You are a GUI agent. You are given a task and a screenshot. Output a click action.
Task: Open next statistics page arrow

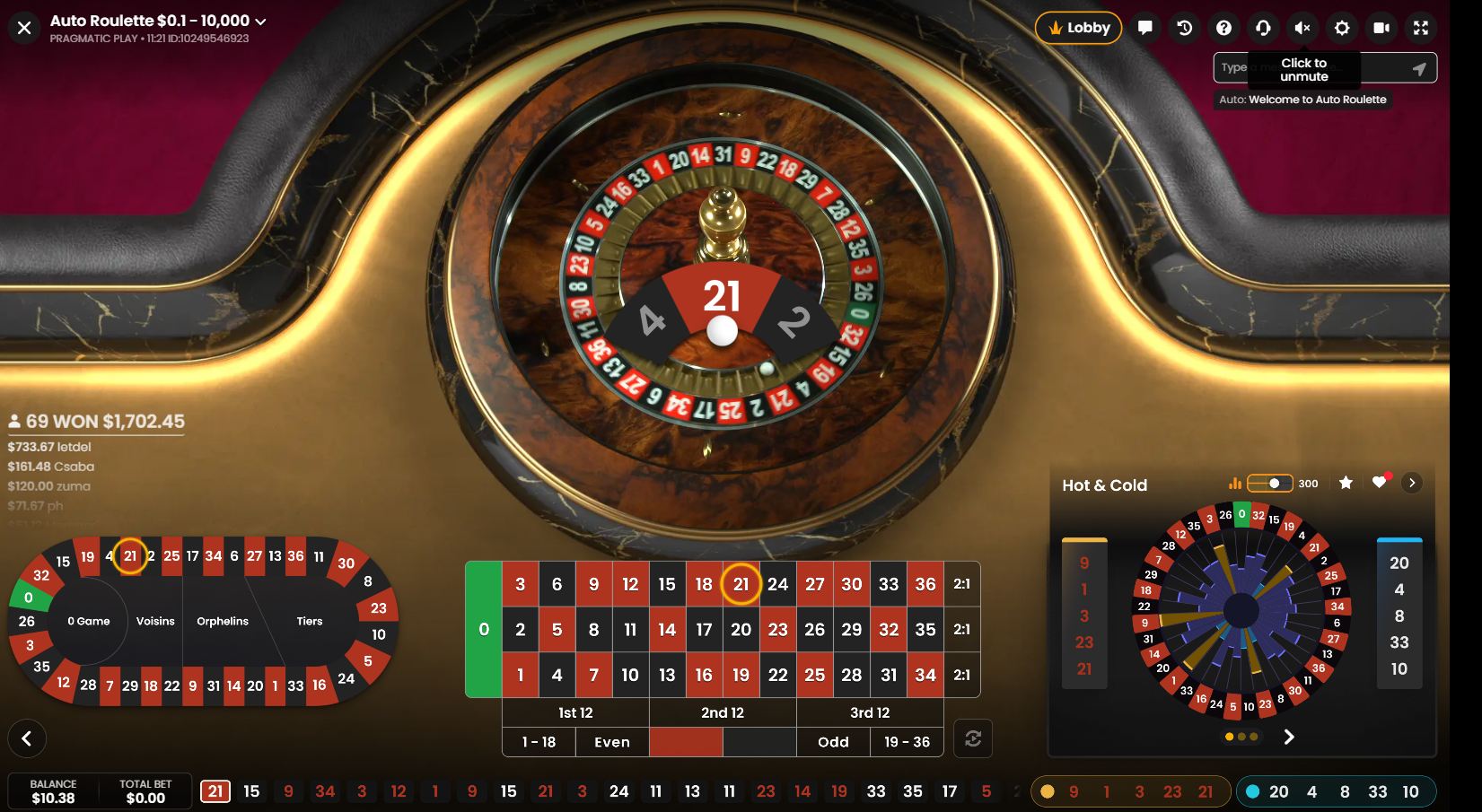[x=1290, y=737]
